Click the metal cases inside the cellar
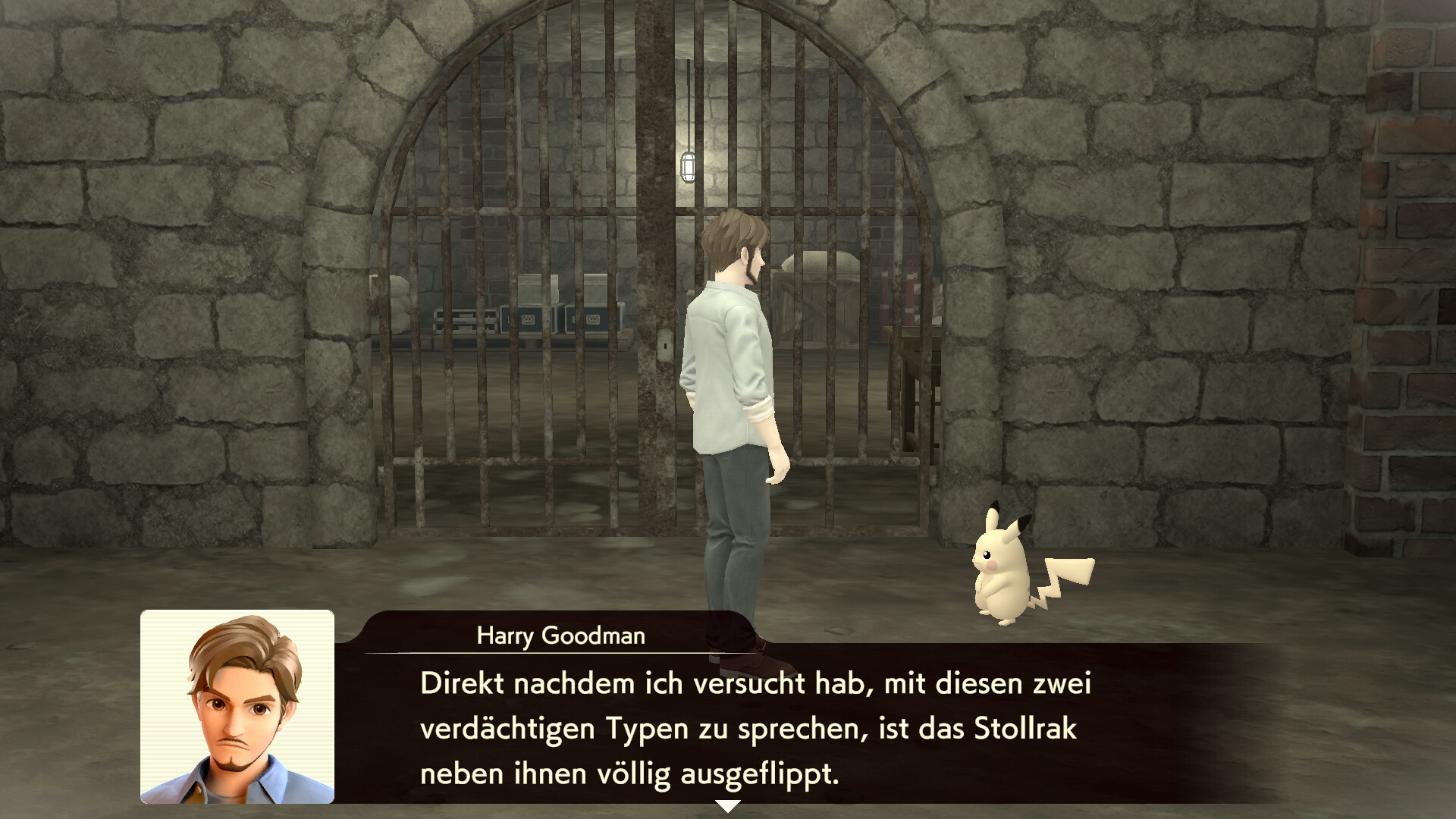 [x=531, y=318]
